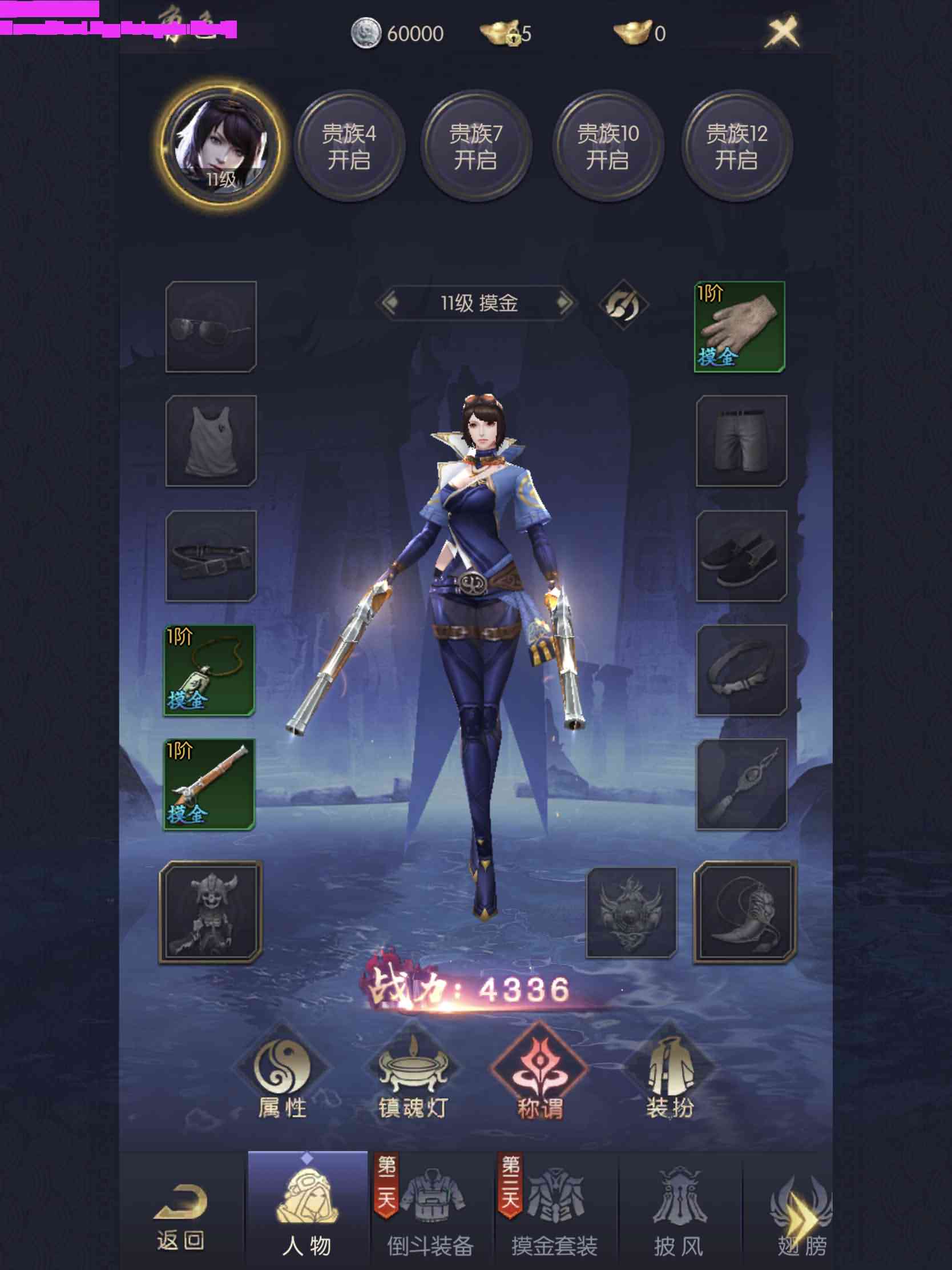This screenshot has height=1270, width=952.
Task: Open the sunglasses equipment slot
Action: point(211,327)
